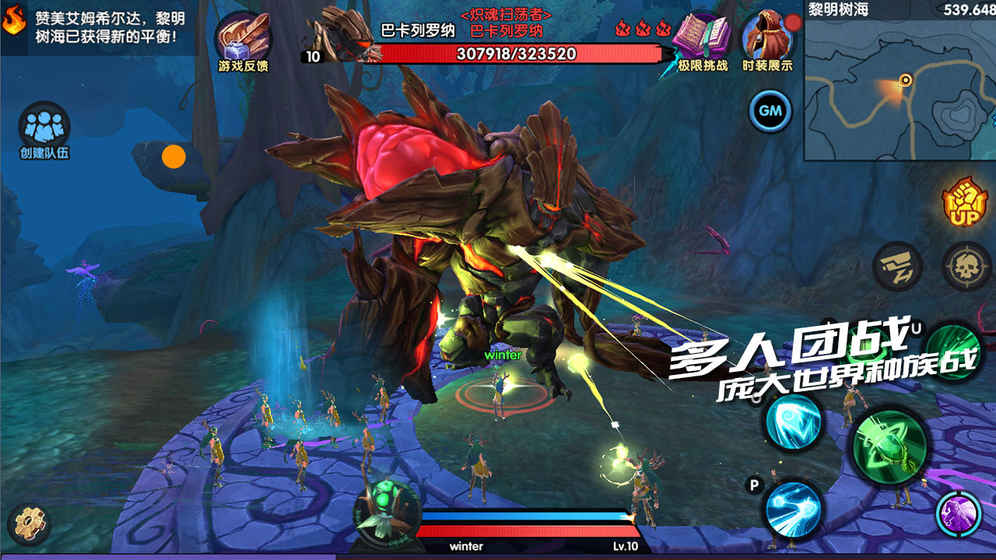Open the 游戏反馈 game feedback icon

coord(243,38)
